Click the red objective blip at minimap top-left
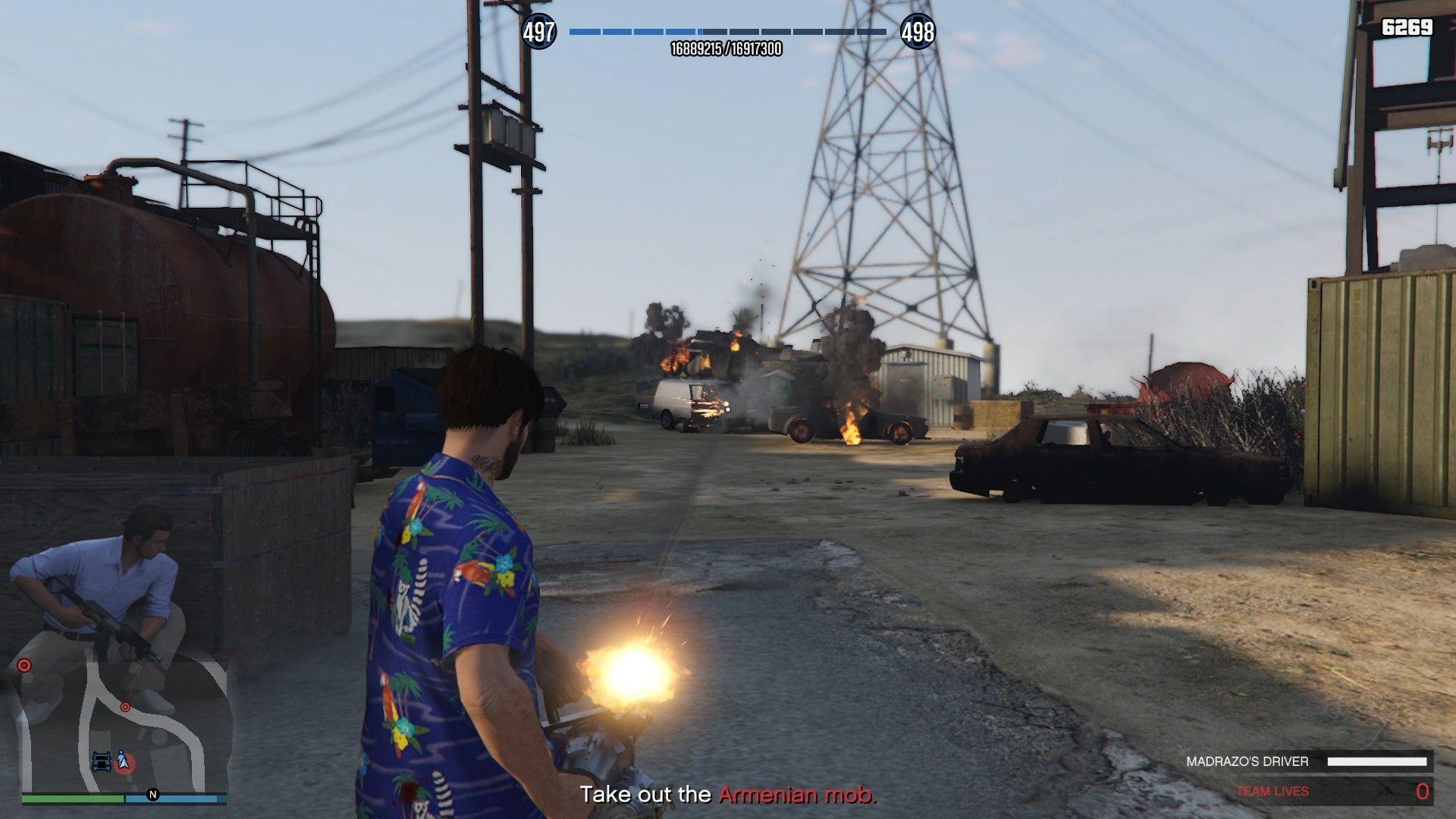Image resolution: width=1456 pixels, height=819 pixels. (24, 666)
